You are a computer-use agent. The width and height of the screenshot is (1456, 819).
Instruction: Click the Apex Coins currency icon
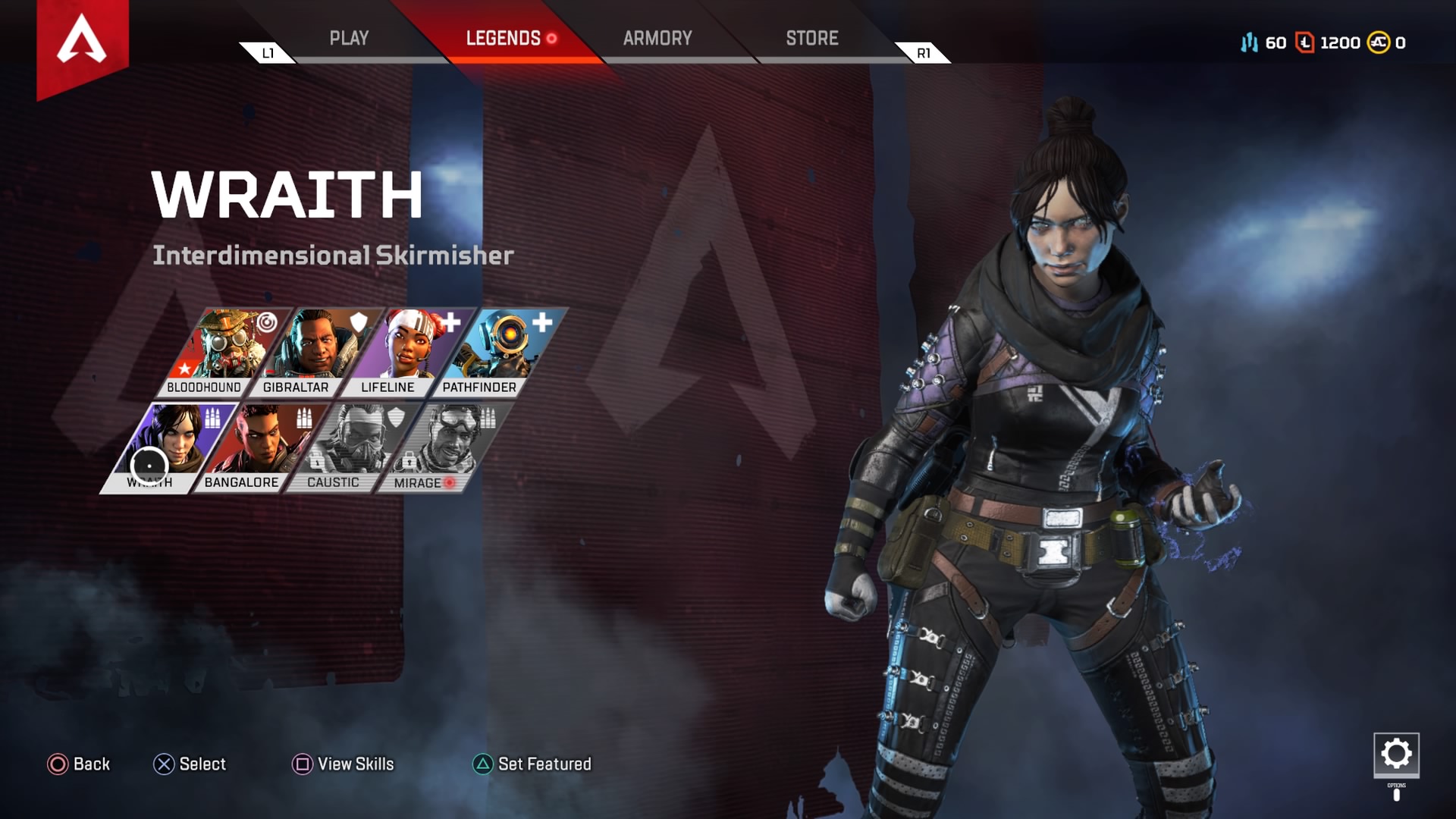coord(1378,42)
